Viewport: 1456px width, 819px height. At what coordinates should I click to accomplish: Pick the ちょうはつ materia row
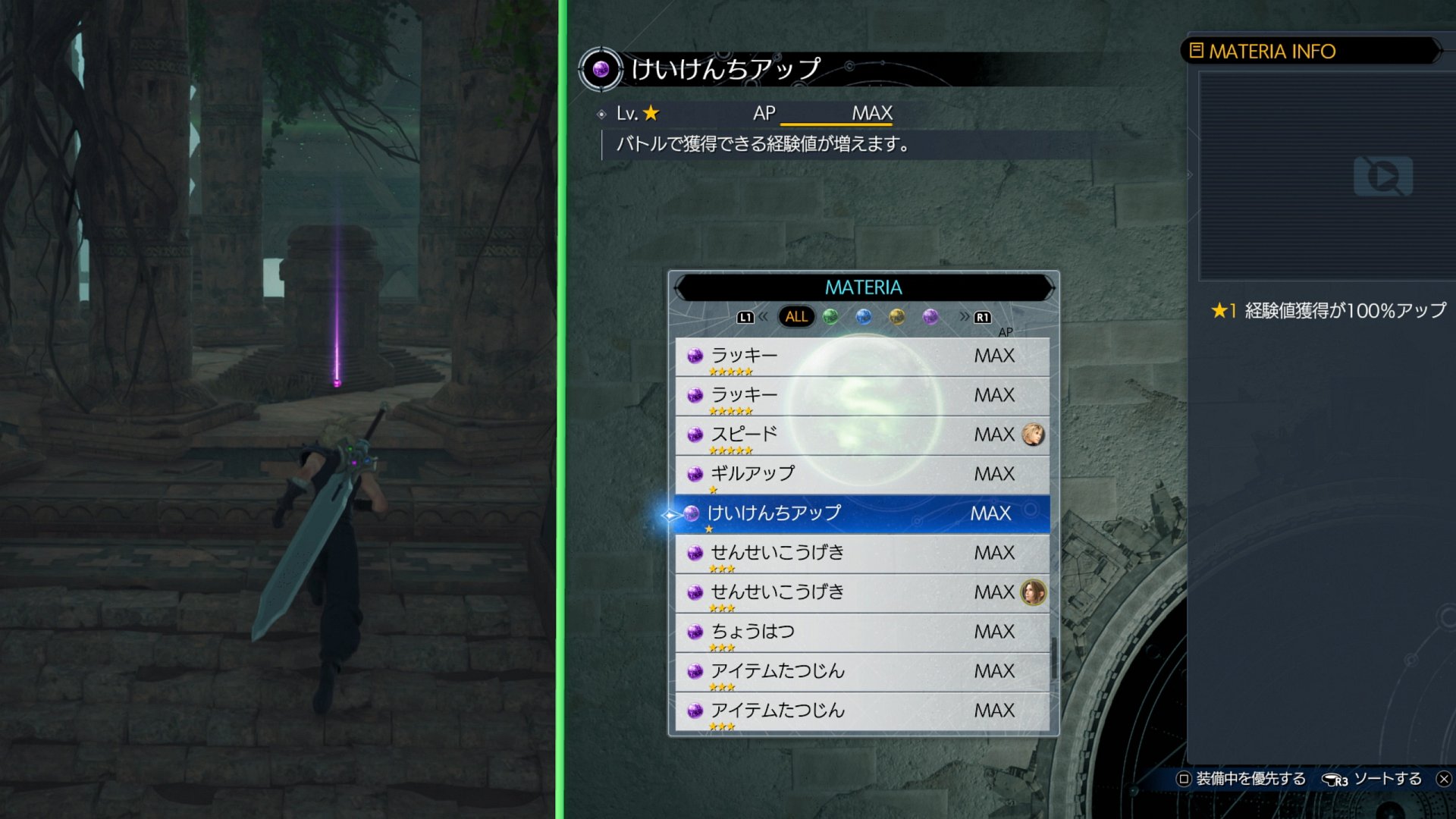[x=861, y=632]
